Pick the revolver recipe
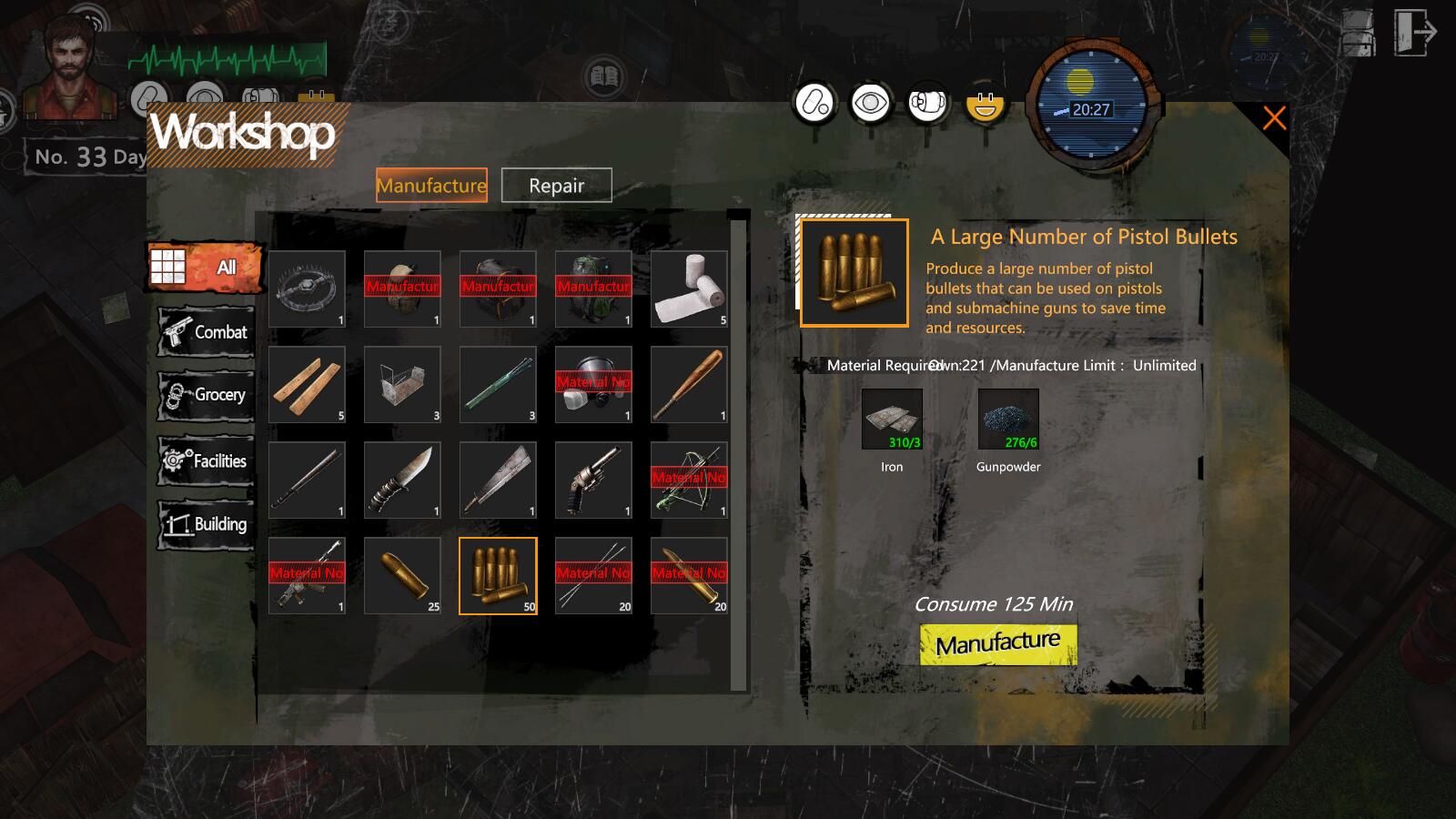This screenshot has width=1456, height=819. pyautogui.click(x=593, y=480)
